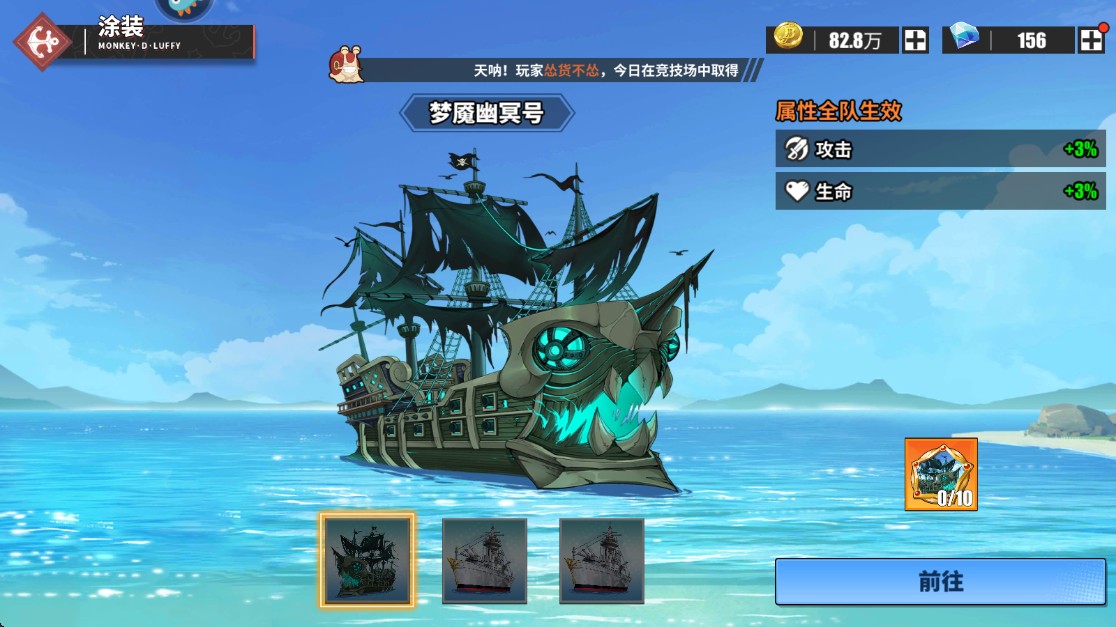Select the ghost ship skin thumbnail
Image resolution: width=1116 pixels, height=627 pixels.
(367, 560)
